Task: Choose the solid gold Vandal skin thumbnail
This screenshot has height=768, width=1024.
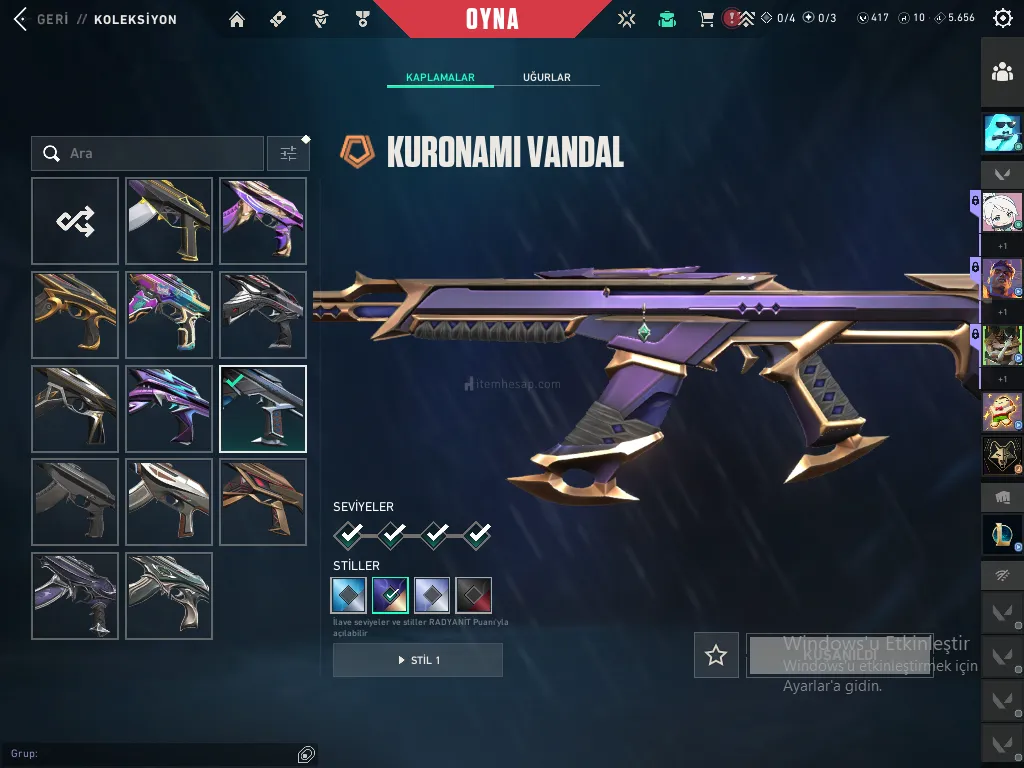Action: 75,315
